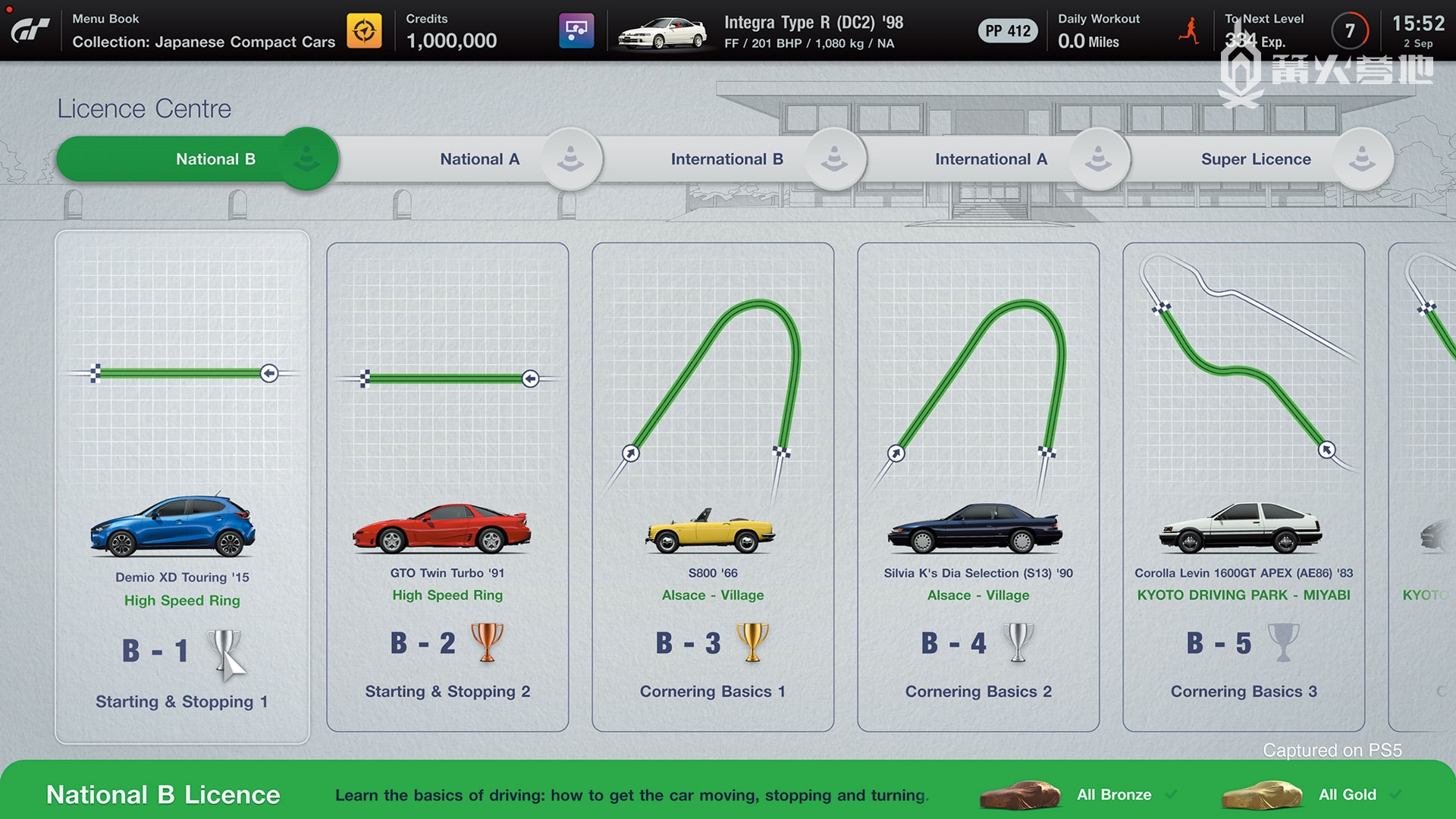Open the Super Licence tab
The height and width of the screenshot is (819, 1456).
click(1256, 159)
